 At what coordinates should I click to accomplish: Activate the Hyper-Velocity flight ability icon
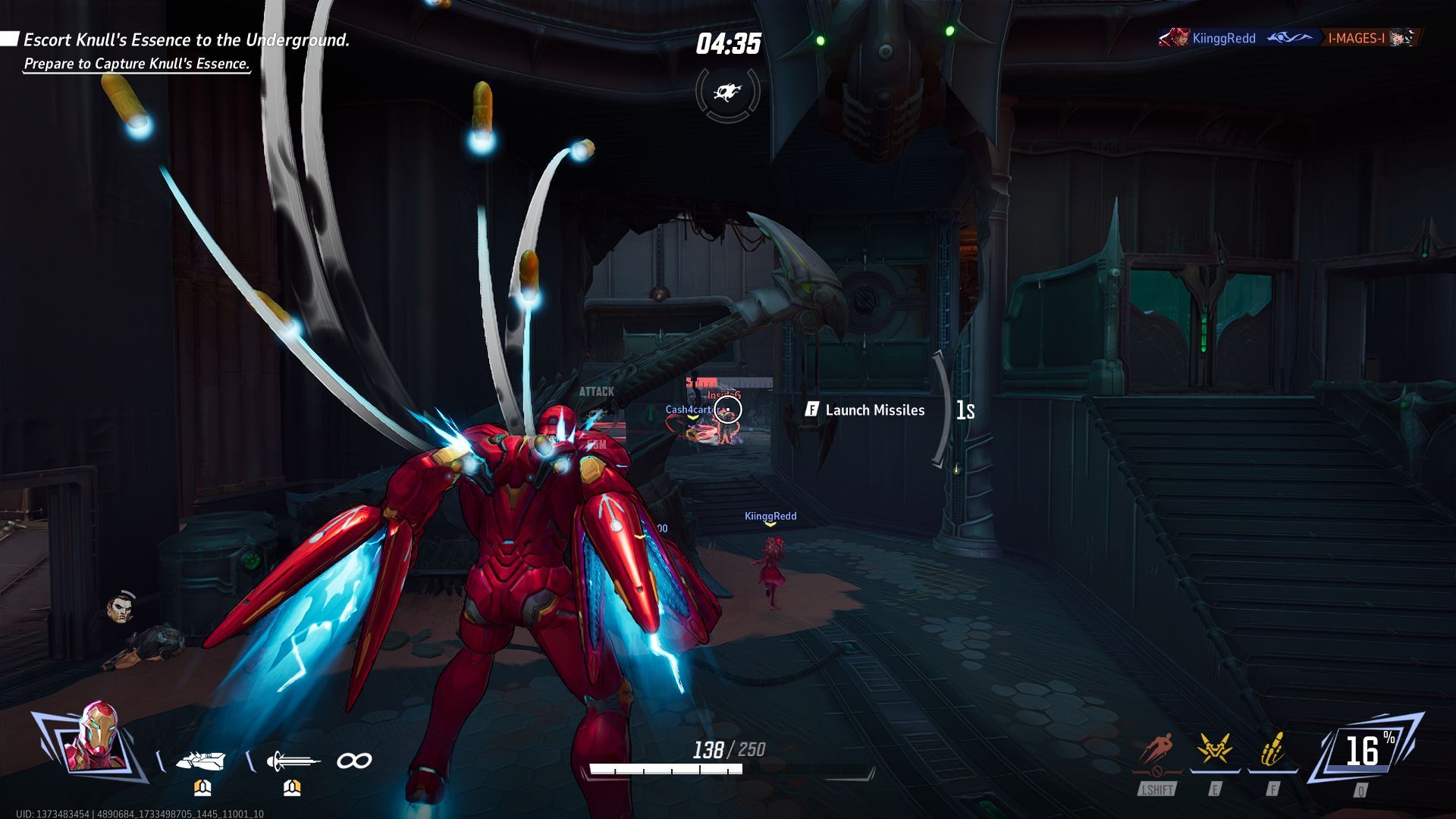click(x=1157, y=751)
